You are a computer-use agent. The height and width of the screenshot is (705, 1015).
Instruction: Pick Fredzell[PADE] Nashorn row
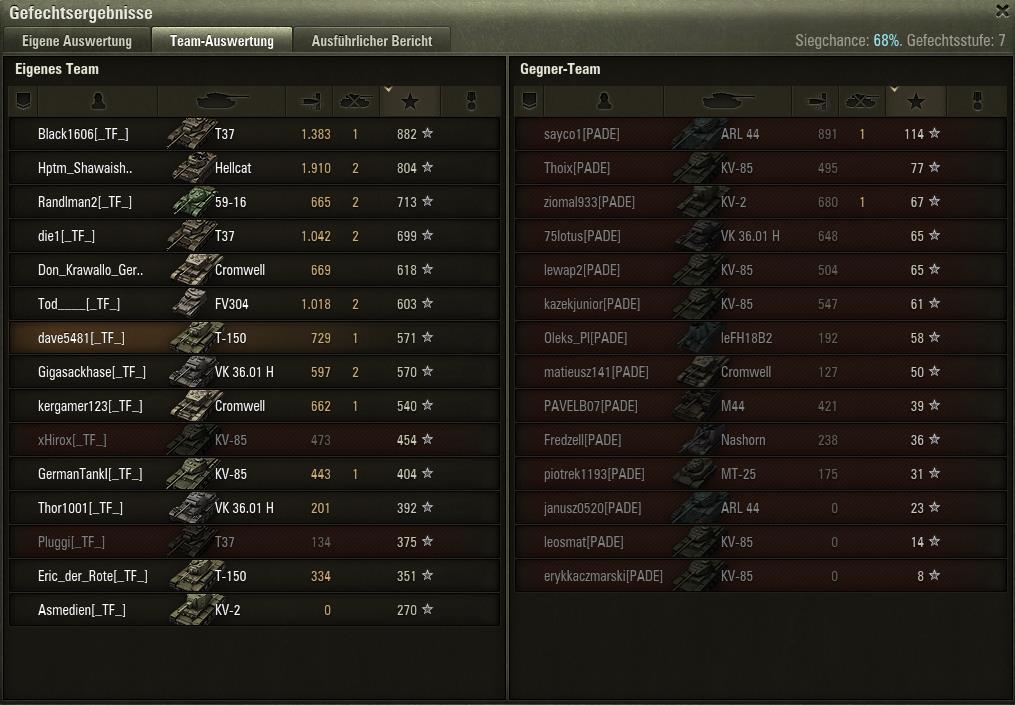pos(583,440)
